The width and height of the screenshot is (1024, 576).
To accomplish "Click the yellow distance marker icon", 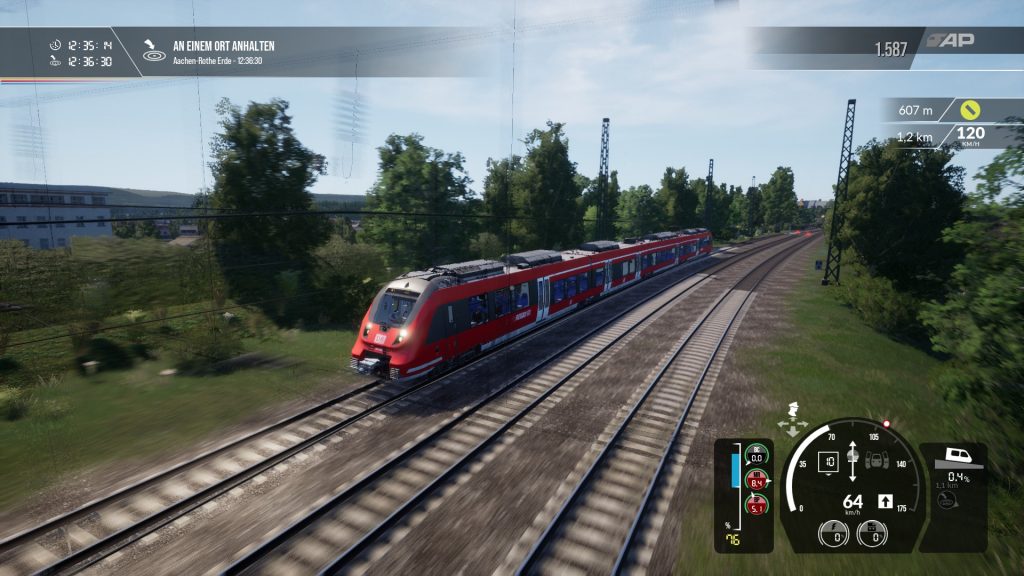I will [x=969, y=109].
